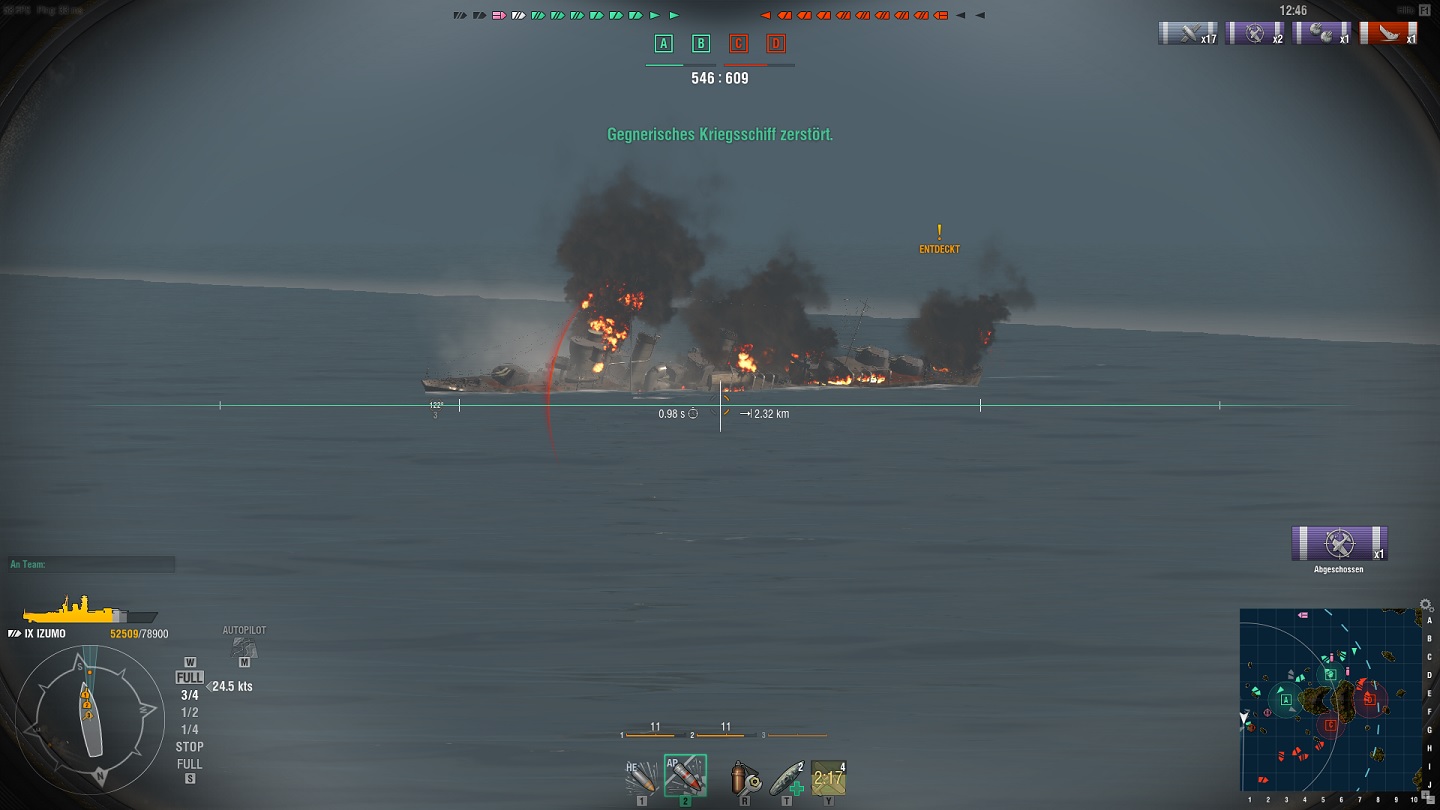Screen dimensions: 1440x810
Task: Select the AP ammunition type
Action: click(x=686, y=778)
